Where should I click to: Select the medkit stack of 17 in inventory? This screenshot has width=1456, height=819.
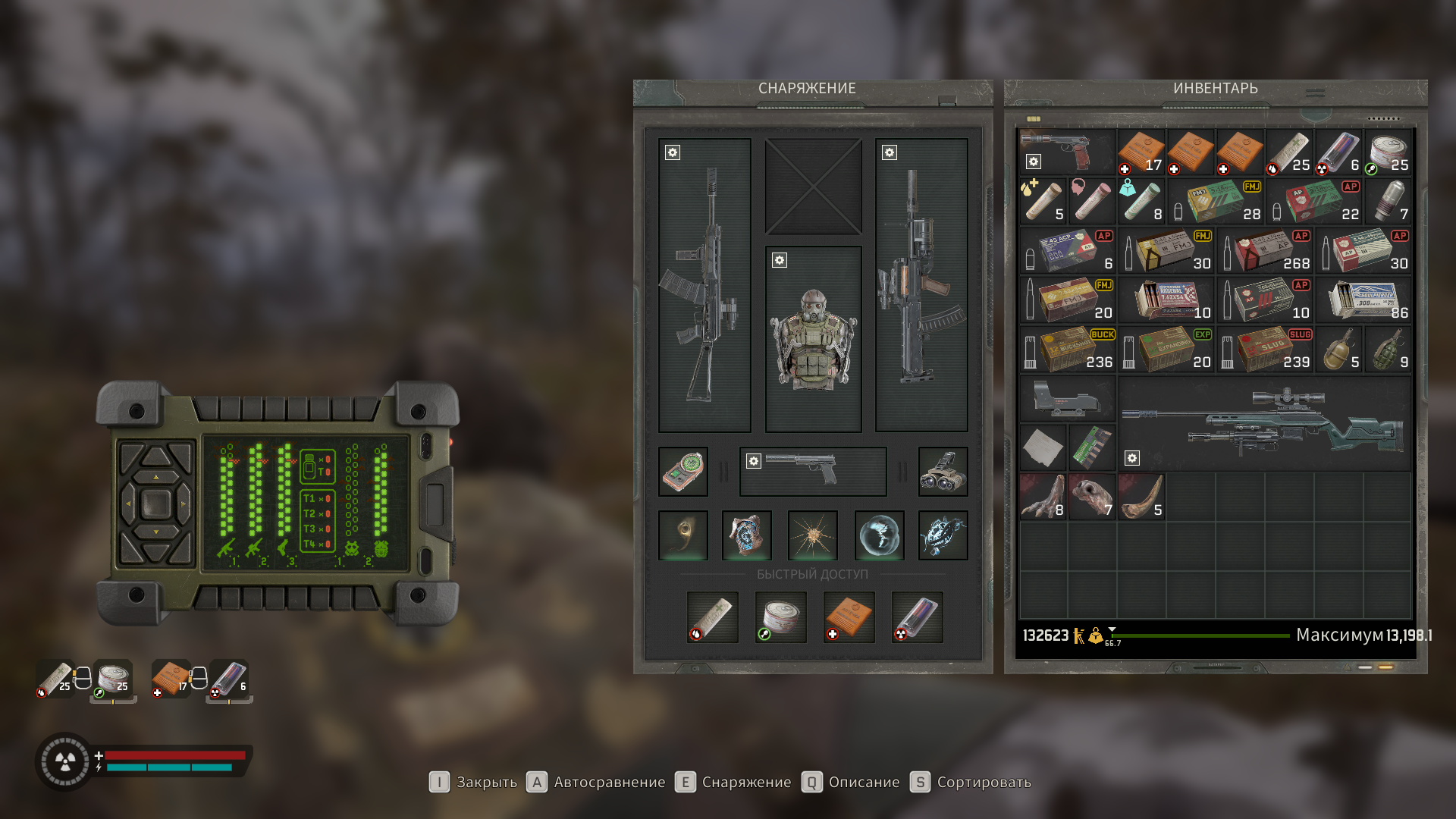(x=1141, y=152)
